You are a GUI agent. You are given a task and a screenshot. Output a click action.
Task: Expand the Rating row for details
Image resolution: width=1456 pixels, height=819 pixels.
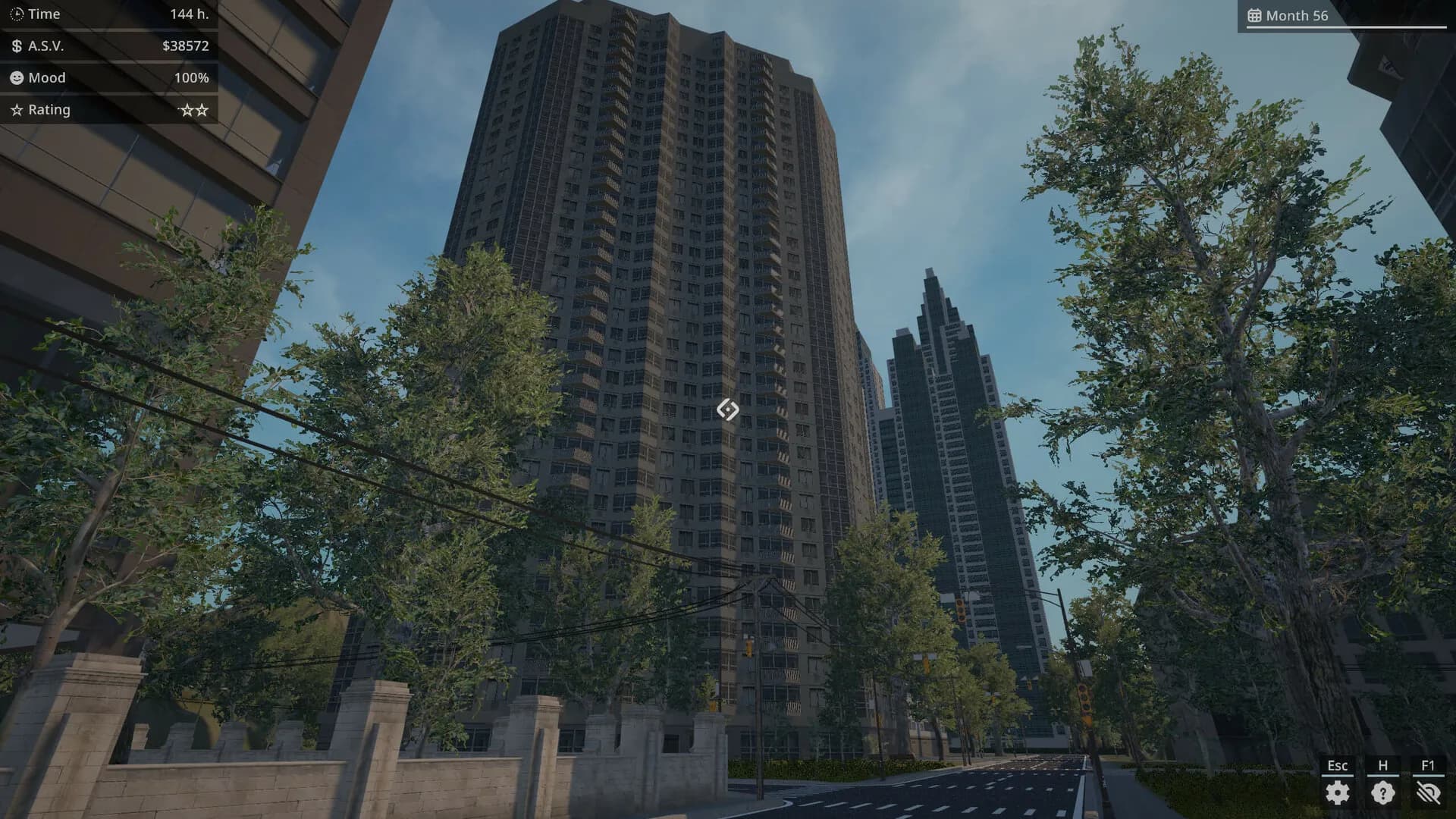(106, 109)
